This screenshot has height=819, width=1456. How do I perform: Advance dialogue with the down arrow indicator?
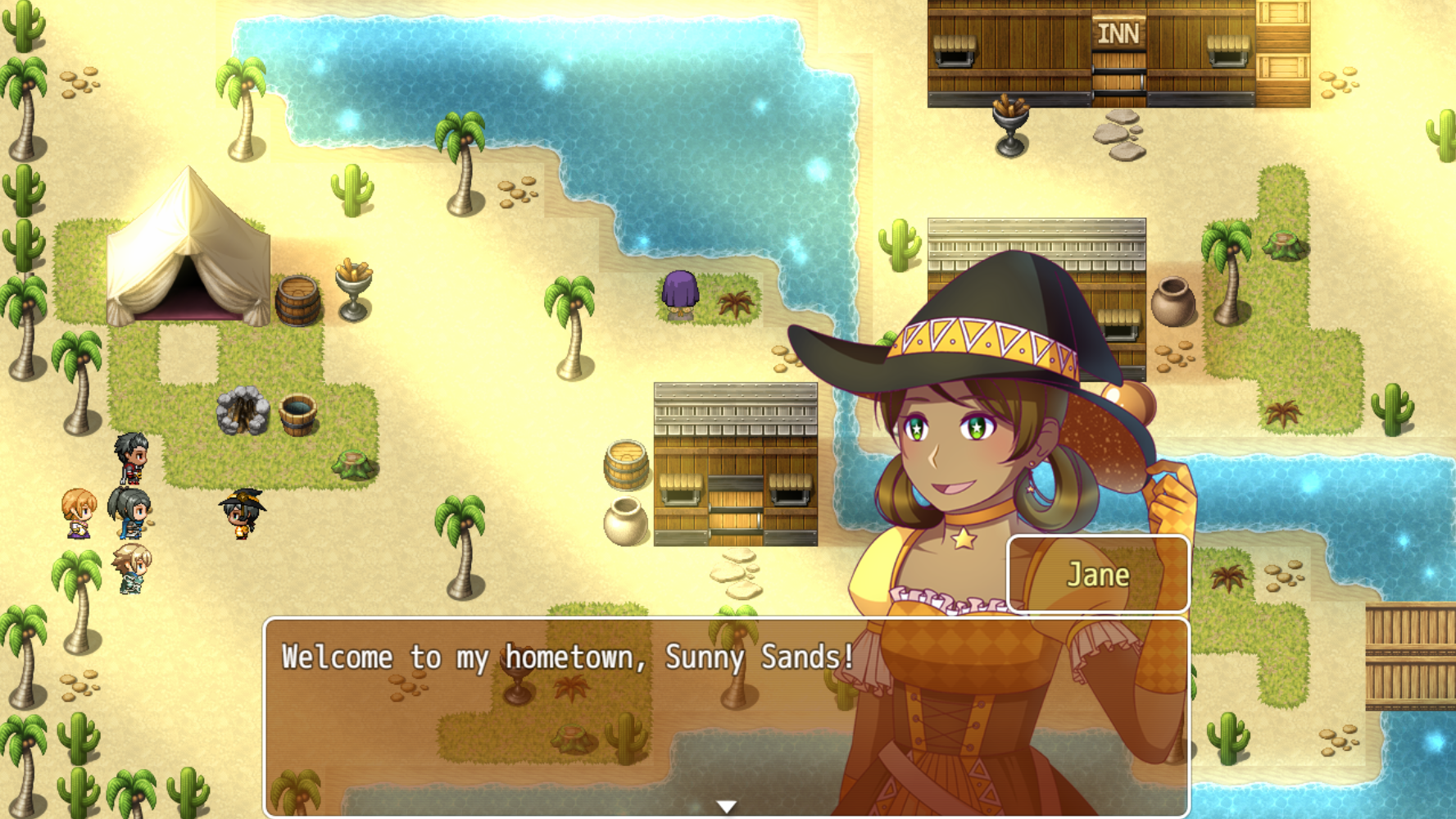pyautogui.click(x=726, y=807)
